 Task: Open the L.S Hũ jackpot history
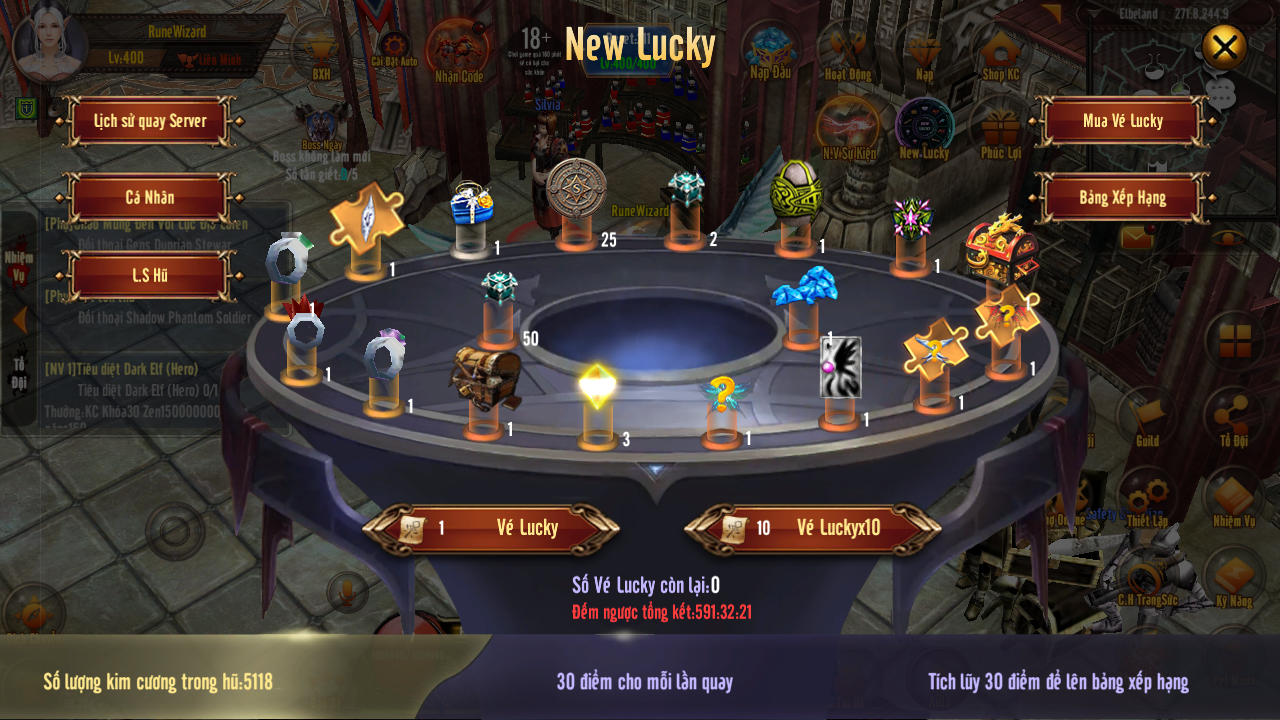coord(150,275)
